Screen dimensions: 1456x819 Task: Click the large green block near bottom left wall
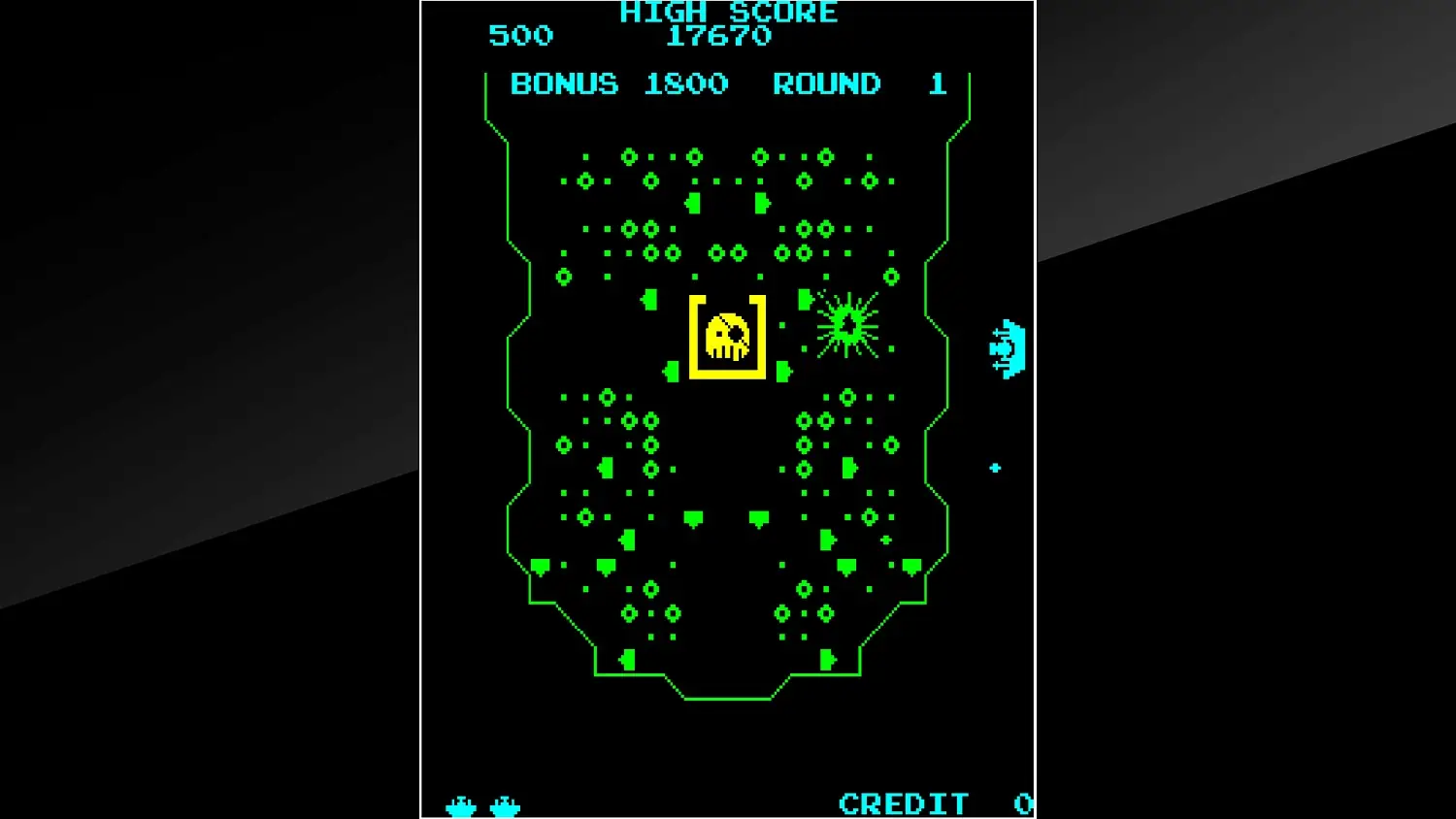coord(542,563)
